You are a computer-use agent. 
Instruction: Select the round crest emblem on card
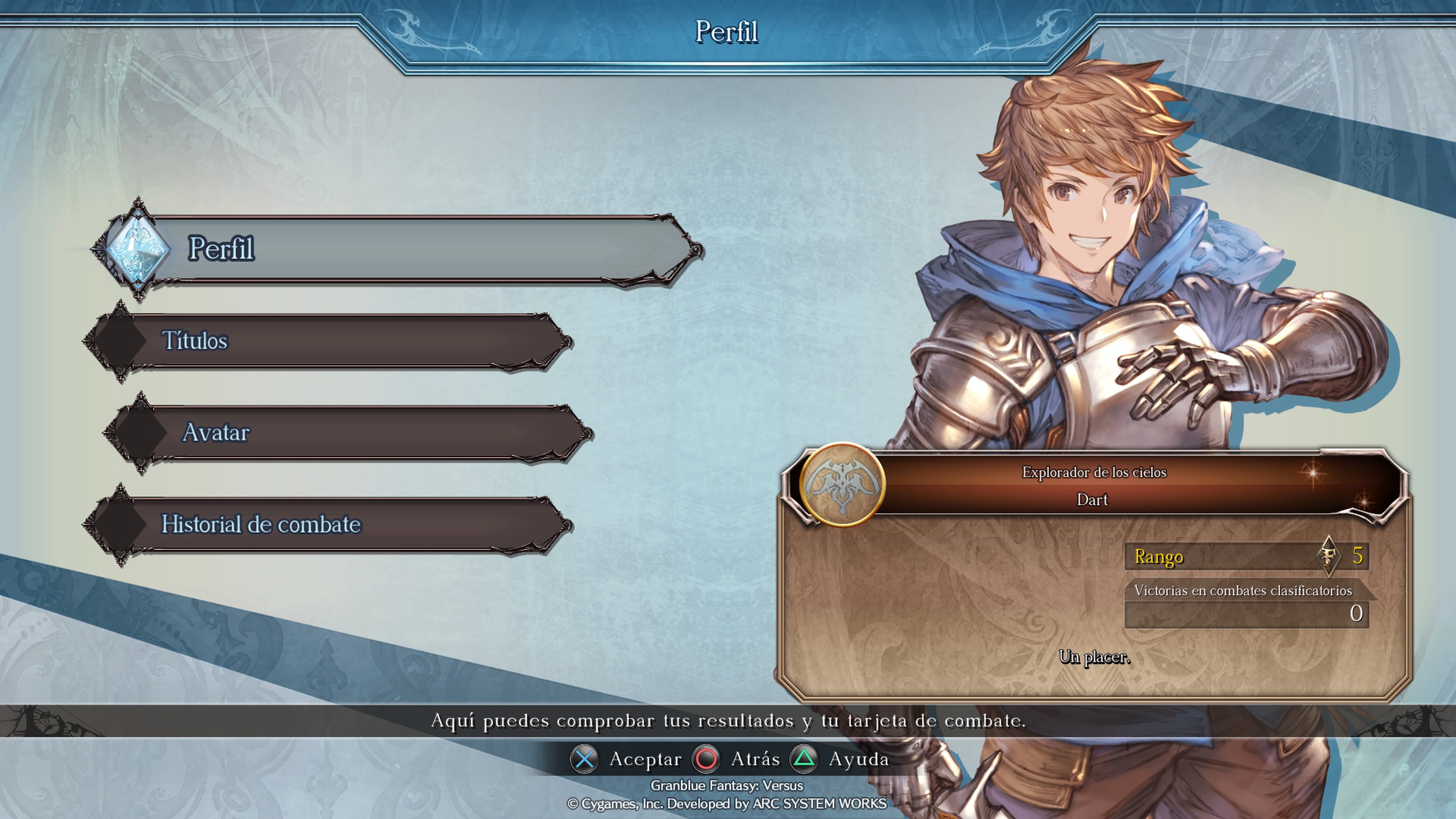(x=842, y=485)
